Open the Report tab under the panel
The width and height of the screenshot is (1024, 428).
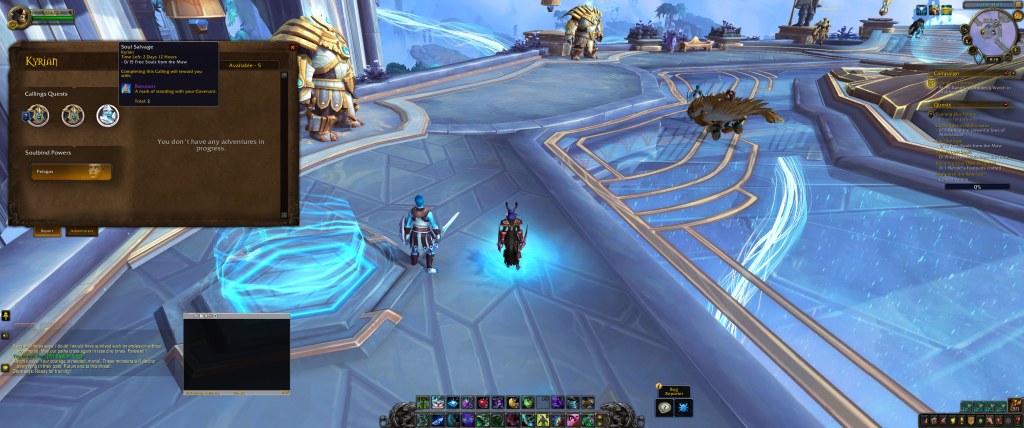tap(46, 231)
